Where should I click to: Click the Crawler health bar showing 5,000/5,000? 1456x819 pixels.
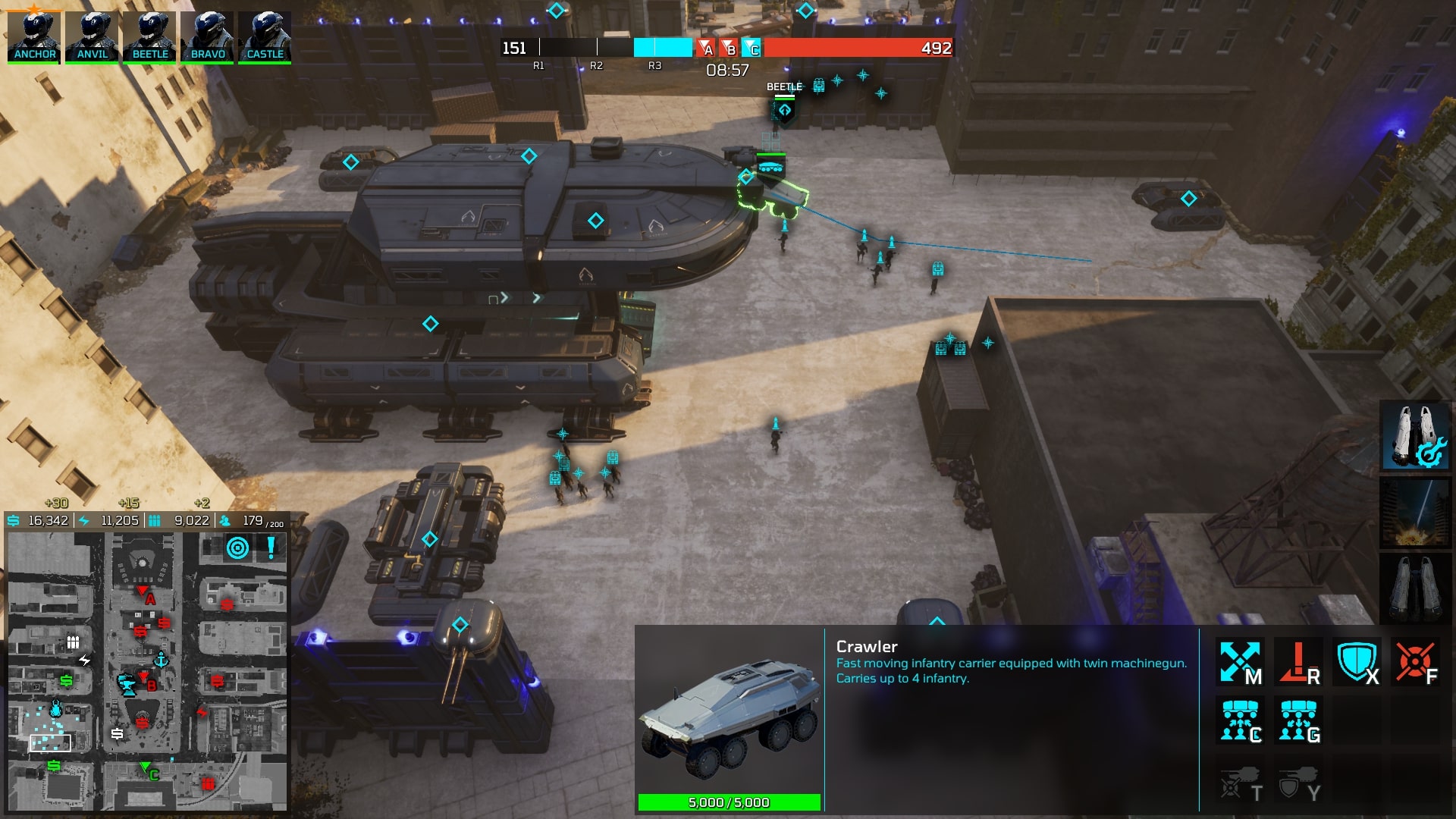point(730,802)
